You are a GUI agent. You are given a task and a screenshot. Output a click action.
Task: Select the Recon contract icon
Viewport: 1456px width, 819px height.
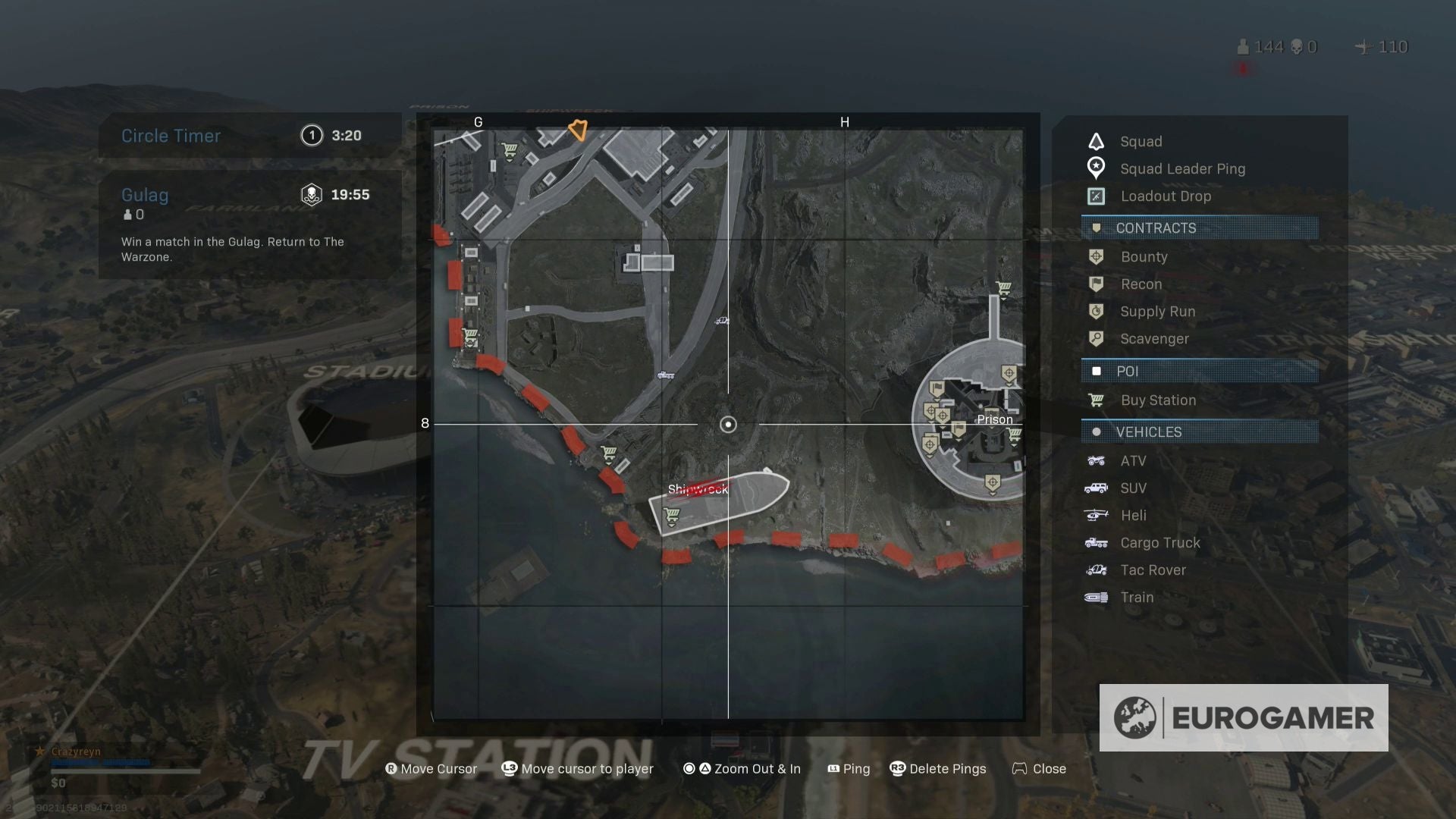point(1097,284)
